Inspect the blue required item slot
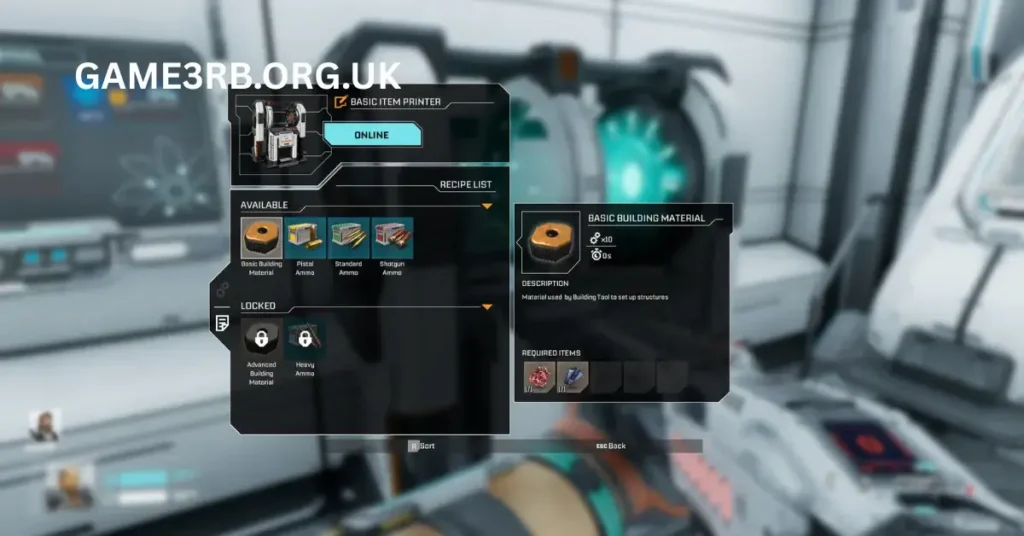This screenshot has height=536, width=1024. [x=572, y=377]
